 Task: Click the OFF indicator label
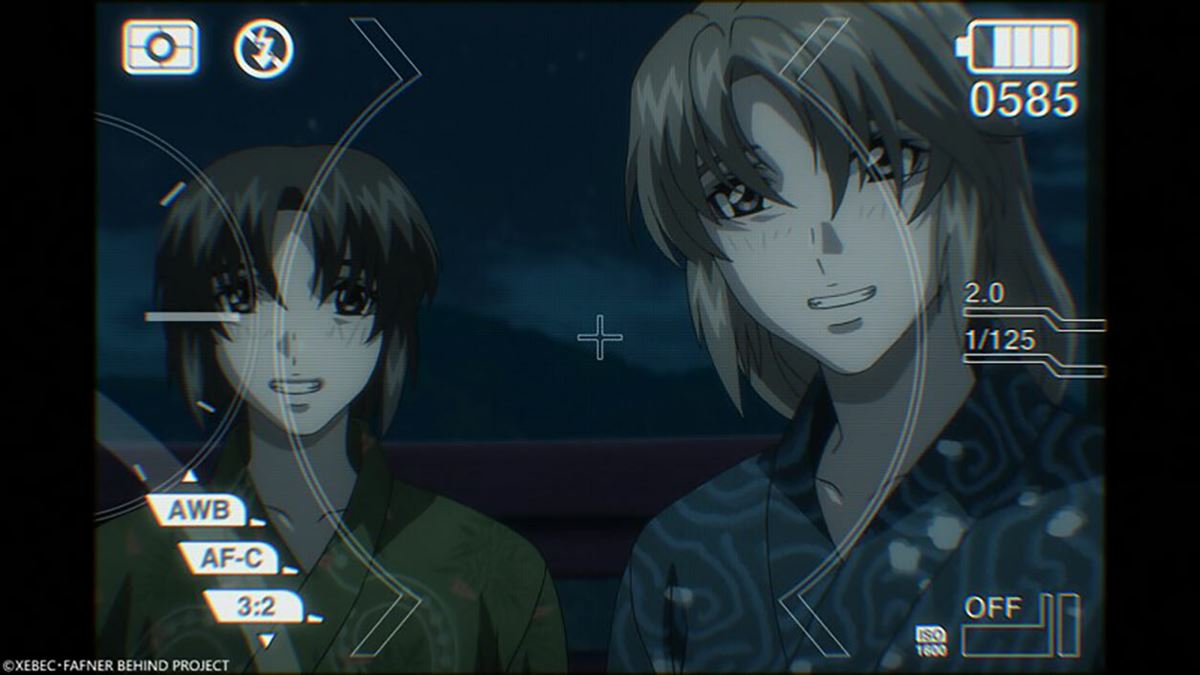[993, 607]
